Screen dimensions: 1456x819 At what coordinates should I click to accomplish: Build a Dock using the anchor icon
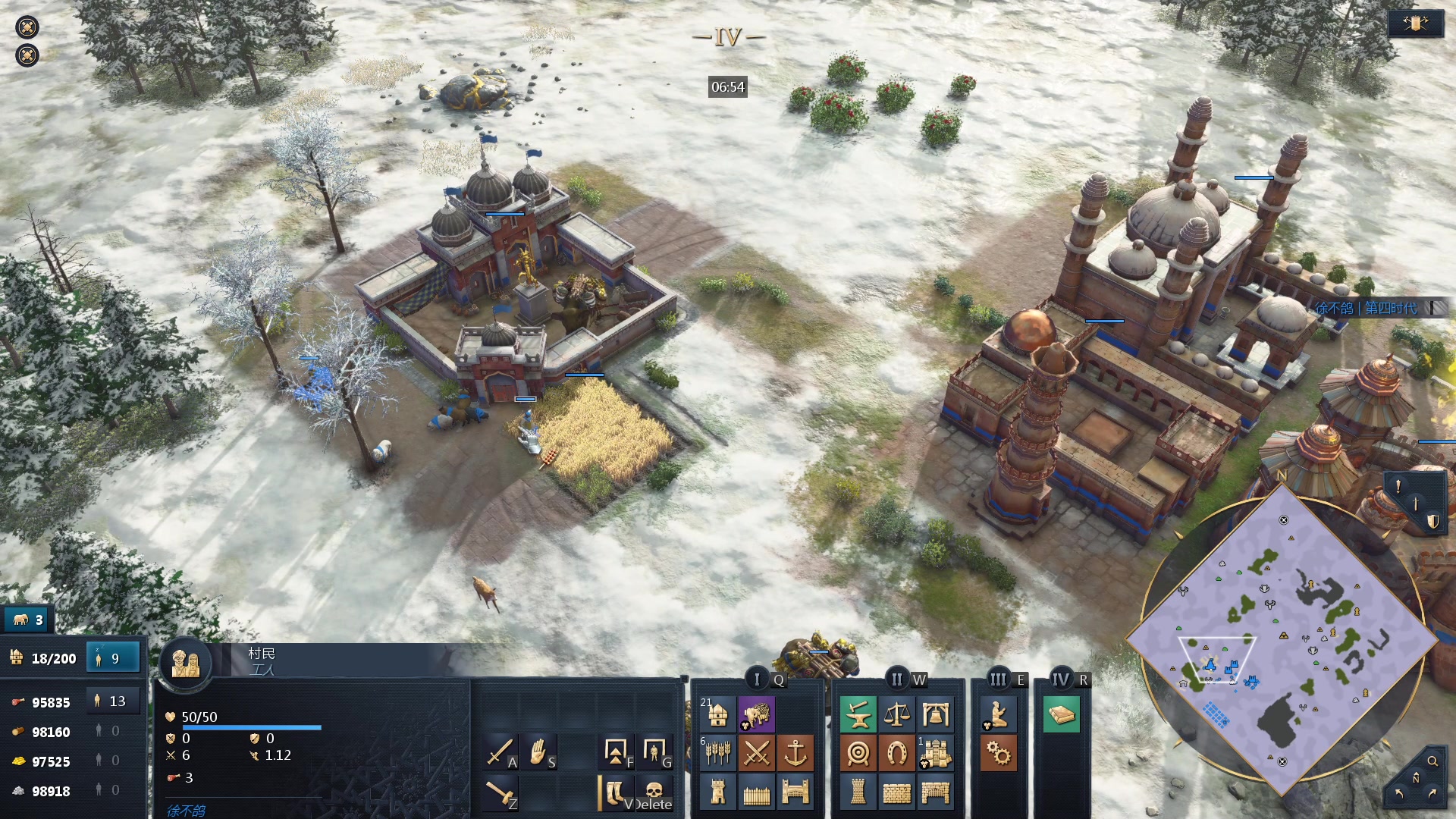pyautogui.click(x=795, y=753)
